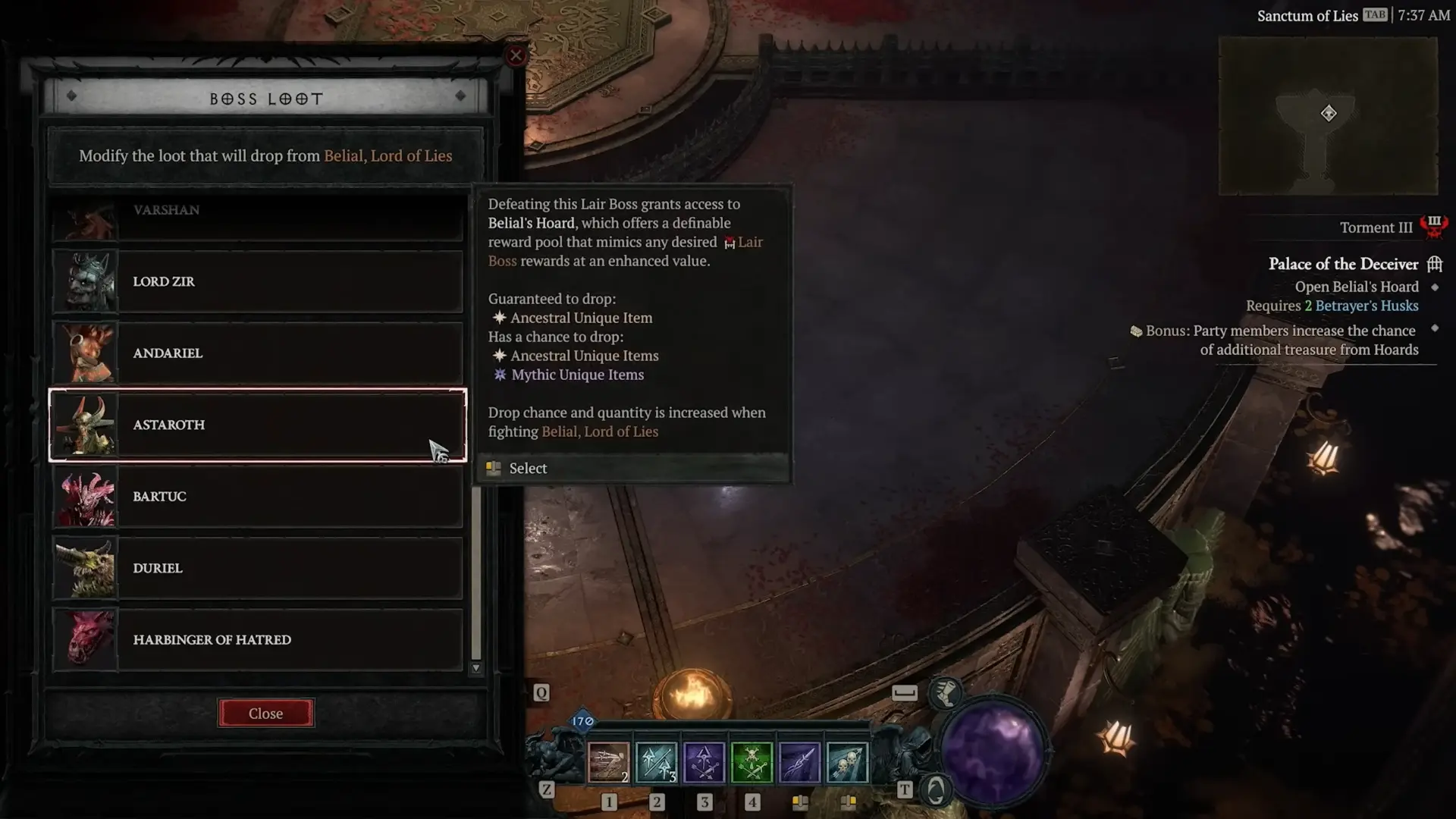Close the Boss Loot panel with the Close button
This screenshot has width=1456, height=819.
click(x=265, y=714)
